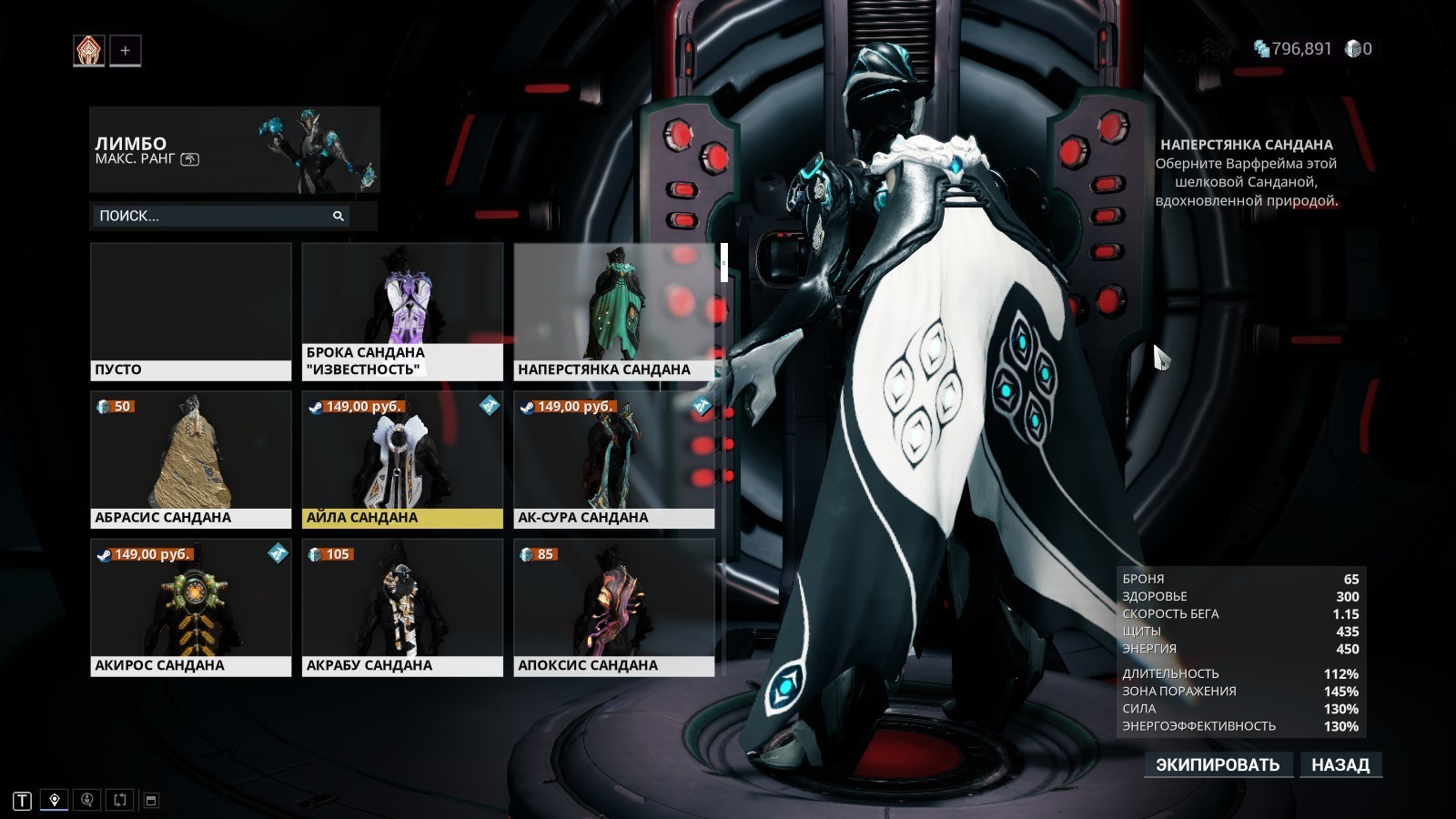Select the empty ПУСТО slot
Screen dimensions: 1456x819
click(191, 311)
